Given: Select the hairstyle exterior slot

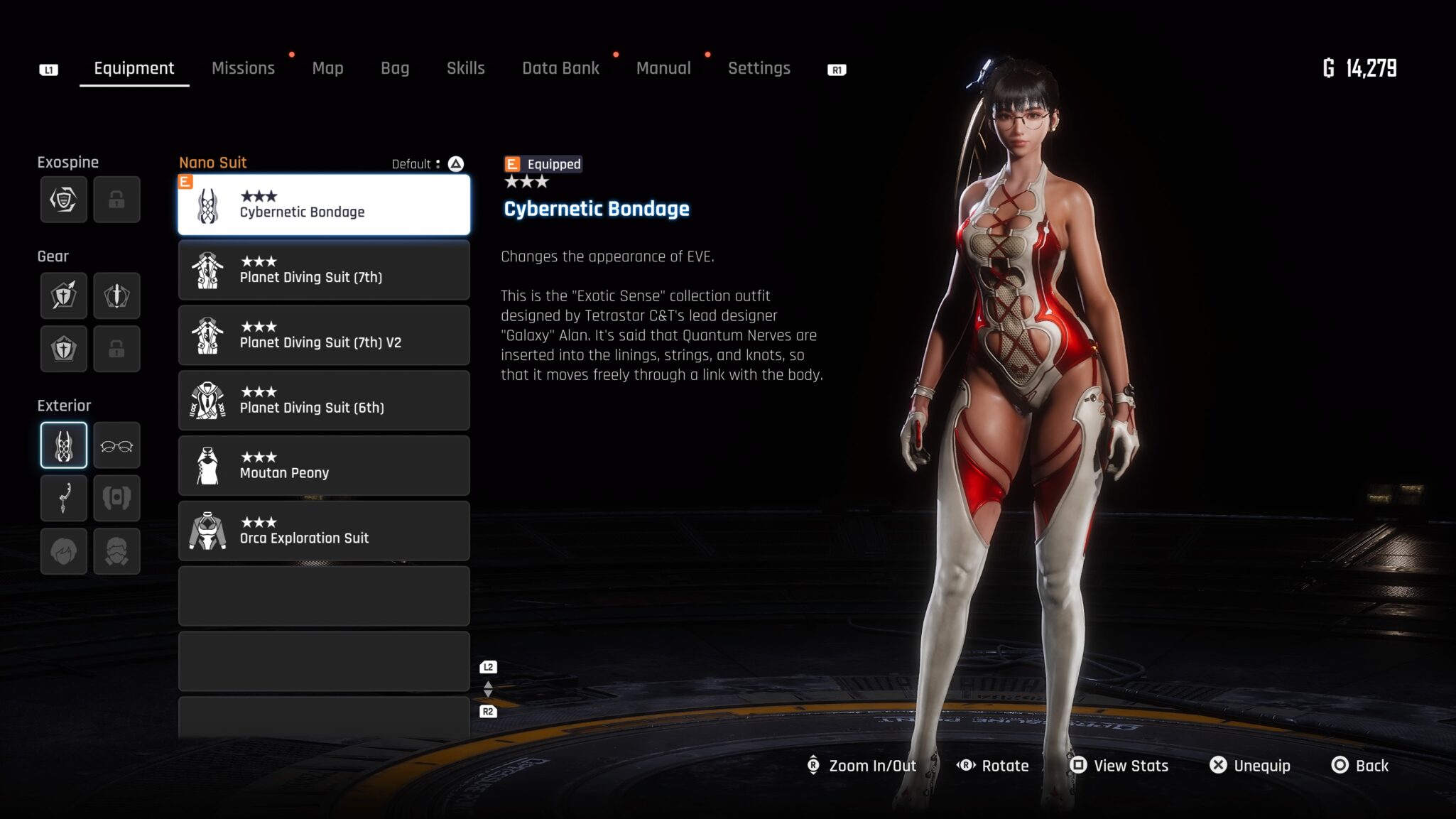Looking at the screenshot, I should coord(64,551).
